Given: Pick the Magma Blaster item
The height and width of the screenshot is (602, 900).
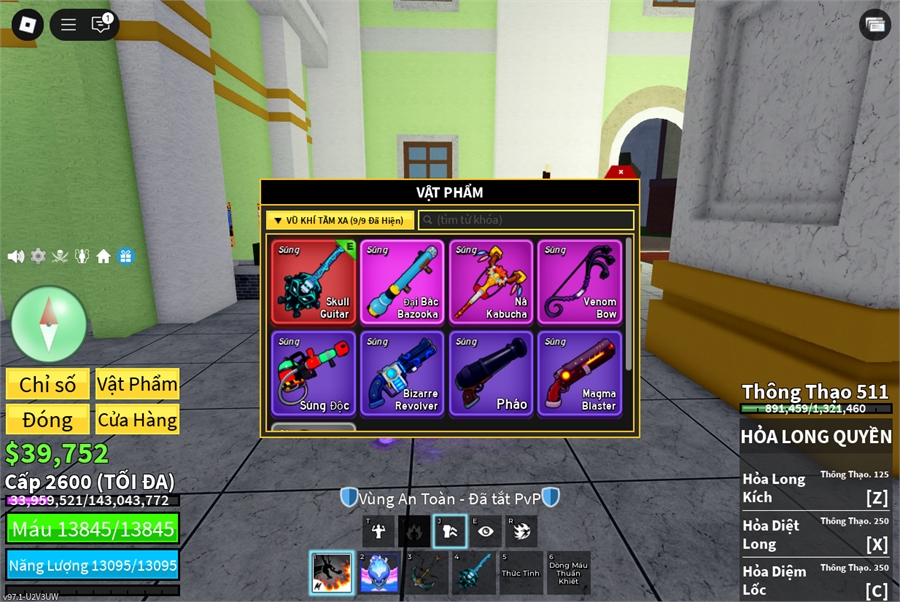Looking at the screenshot, I should tap(579, 373).
